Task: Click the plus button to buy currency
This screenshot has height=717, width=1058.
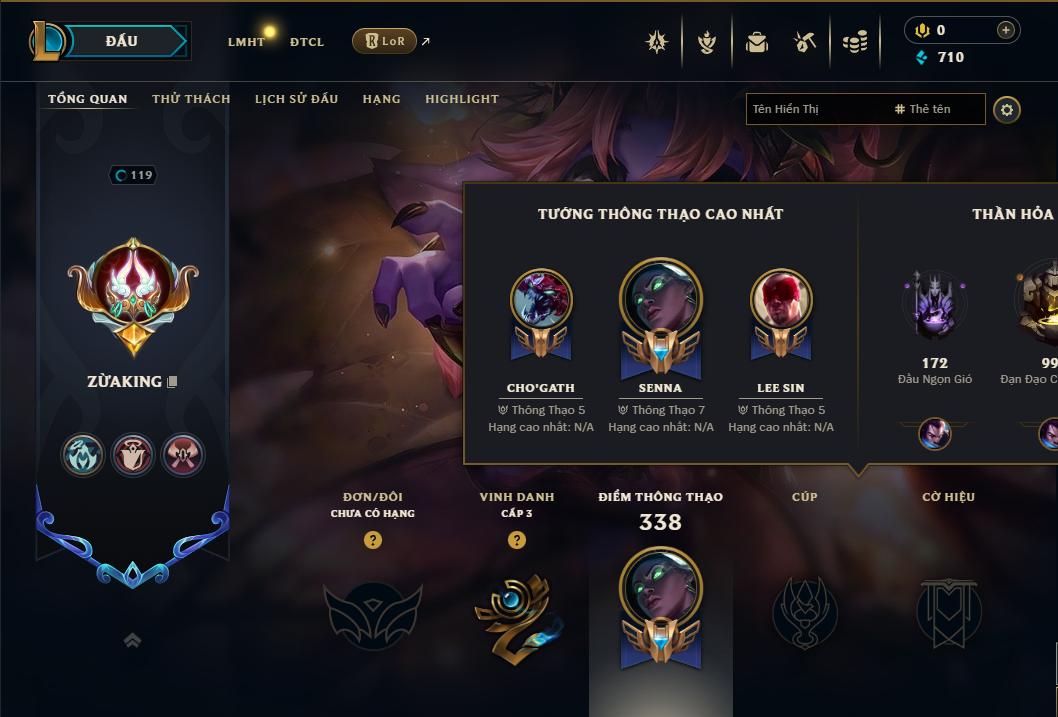Action: click(x=1006, y=30)
